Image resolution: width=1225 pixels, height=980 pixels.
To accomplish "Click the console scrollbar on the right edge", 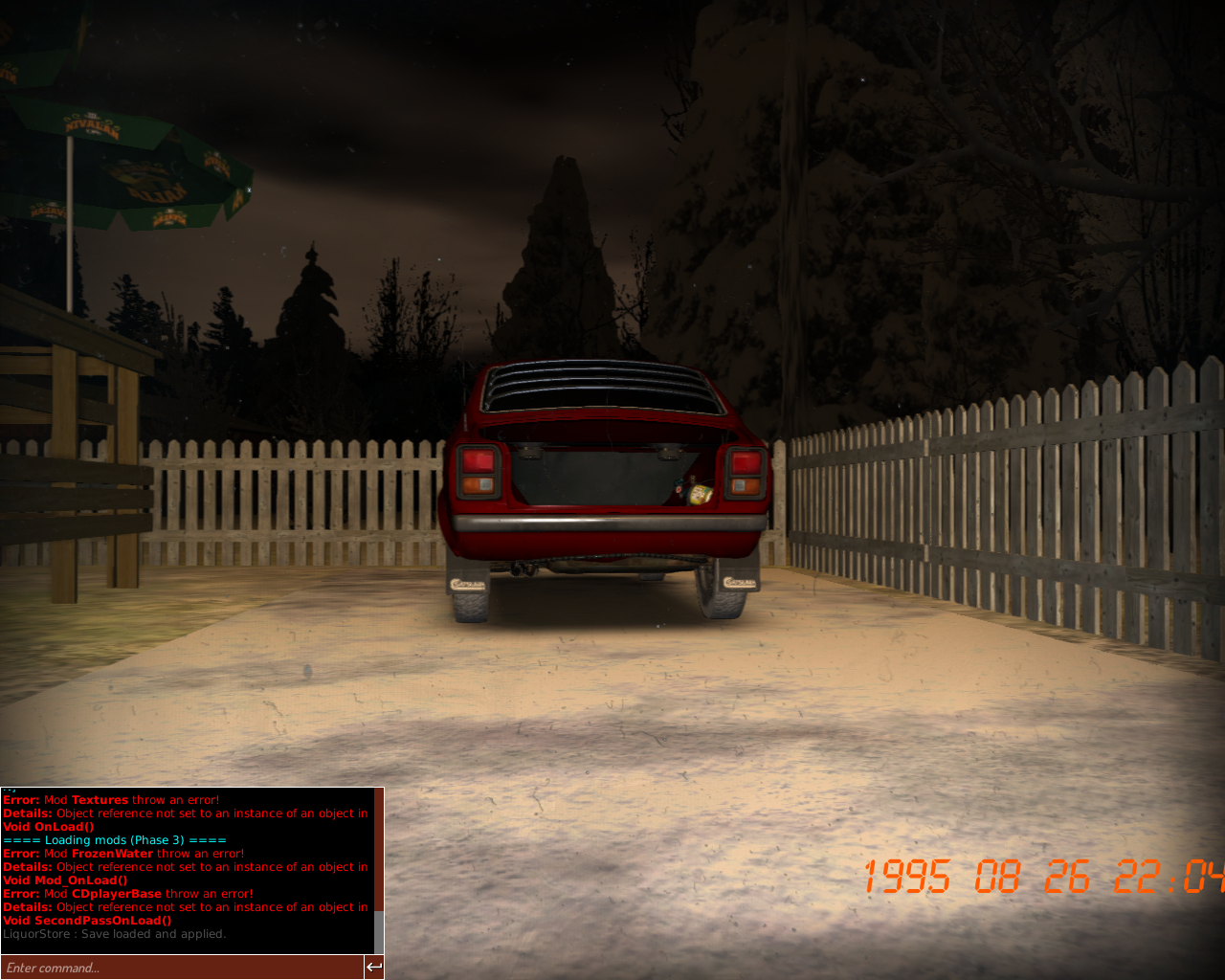I will (379, 928).
